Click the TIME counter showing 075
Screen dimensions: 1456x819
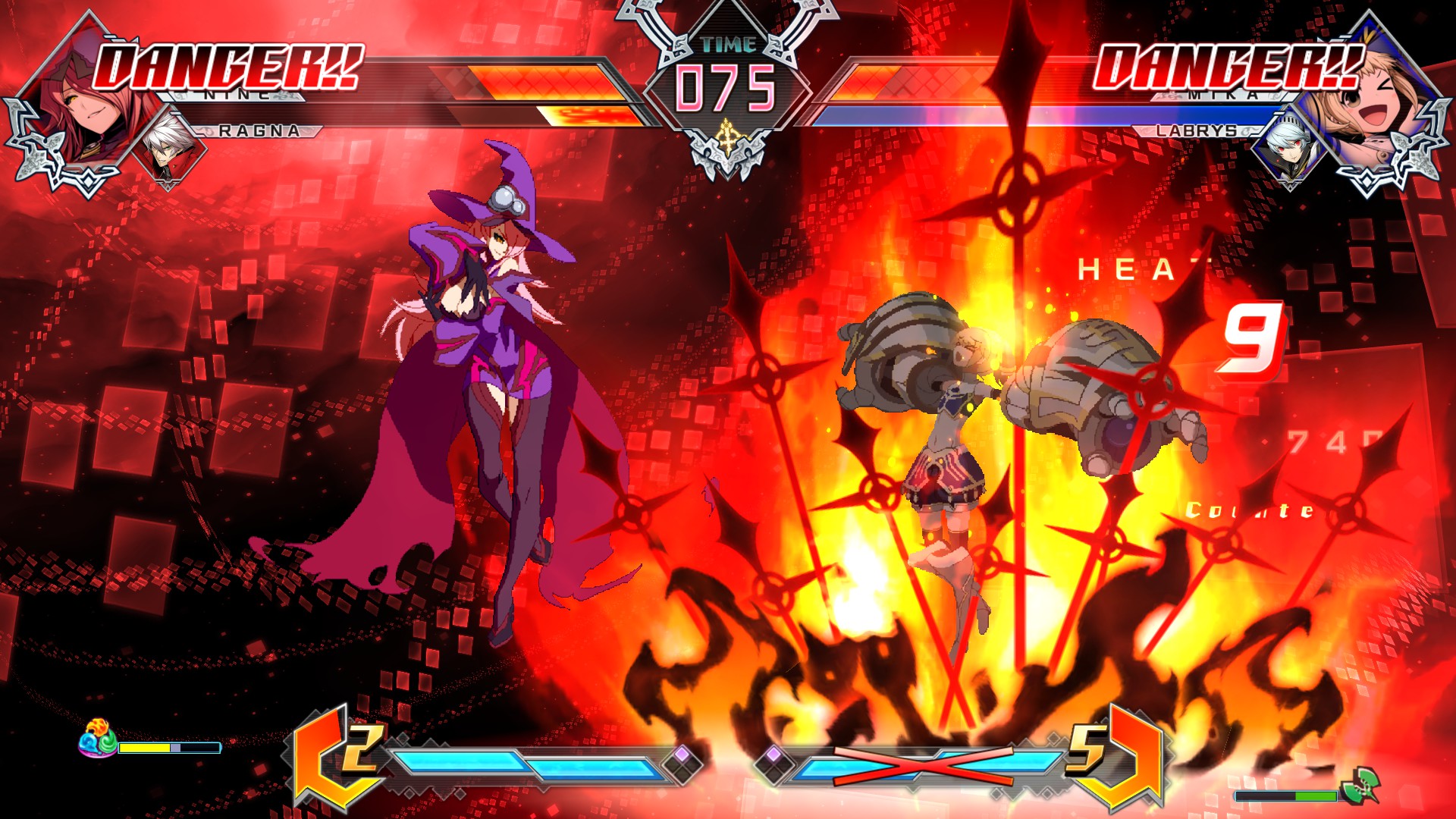[726, 87]
